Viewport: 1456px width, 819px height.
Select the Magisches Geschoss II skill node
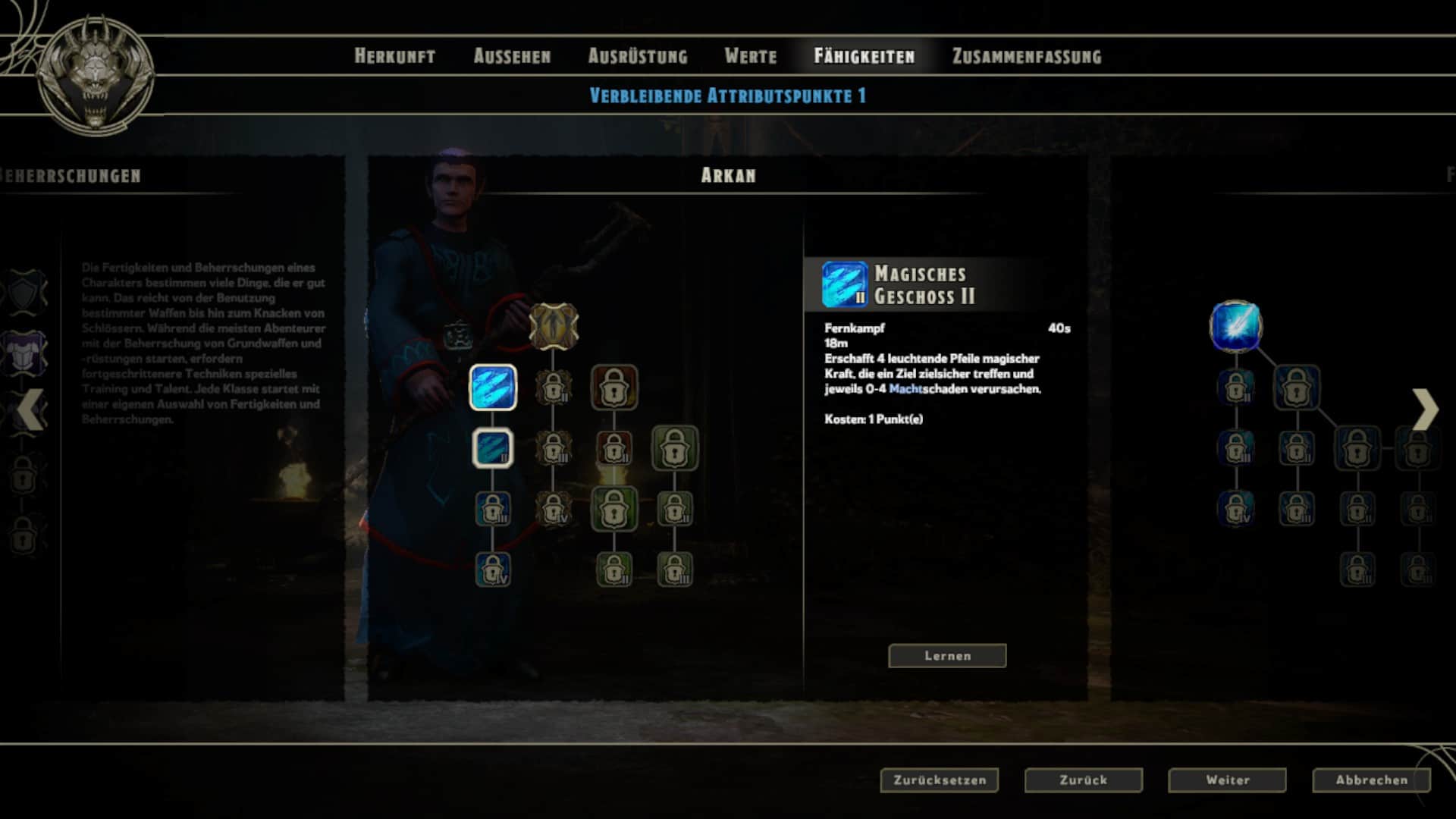click(x=493, y=448)
